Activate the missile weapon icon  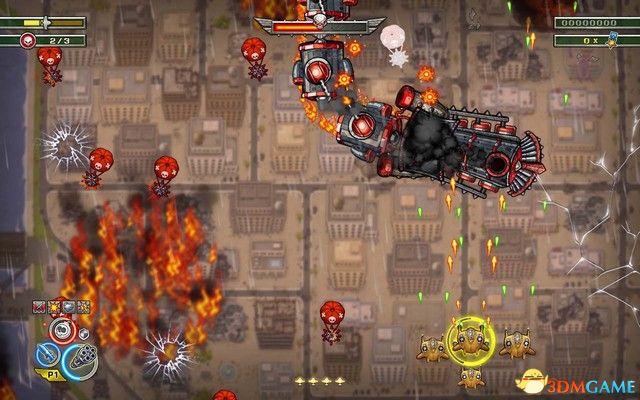[x=45, y=354]
